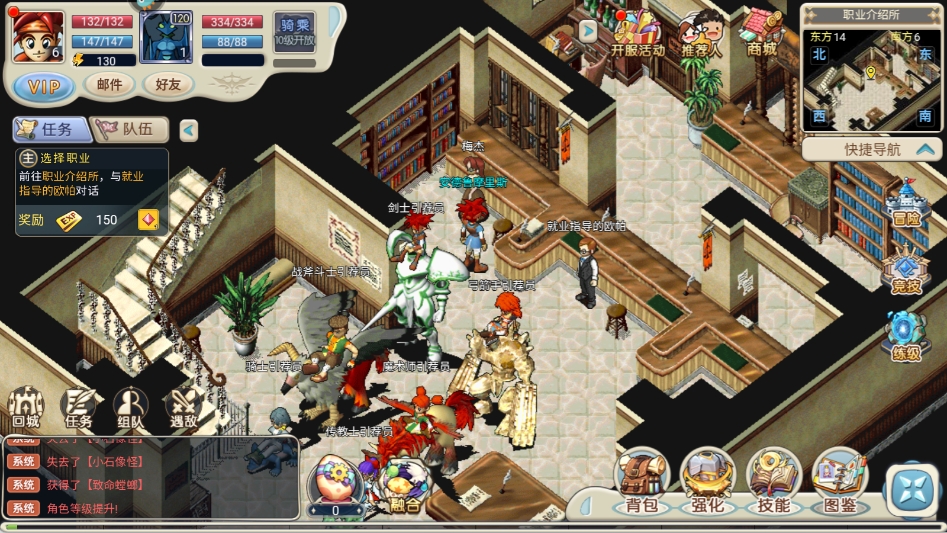Switch to the 任务 quest tab
The width and height of the screenshot is (947, 533).
coord(49,129)
